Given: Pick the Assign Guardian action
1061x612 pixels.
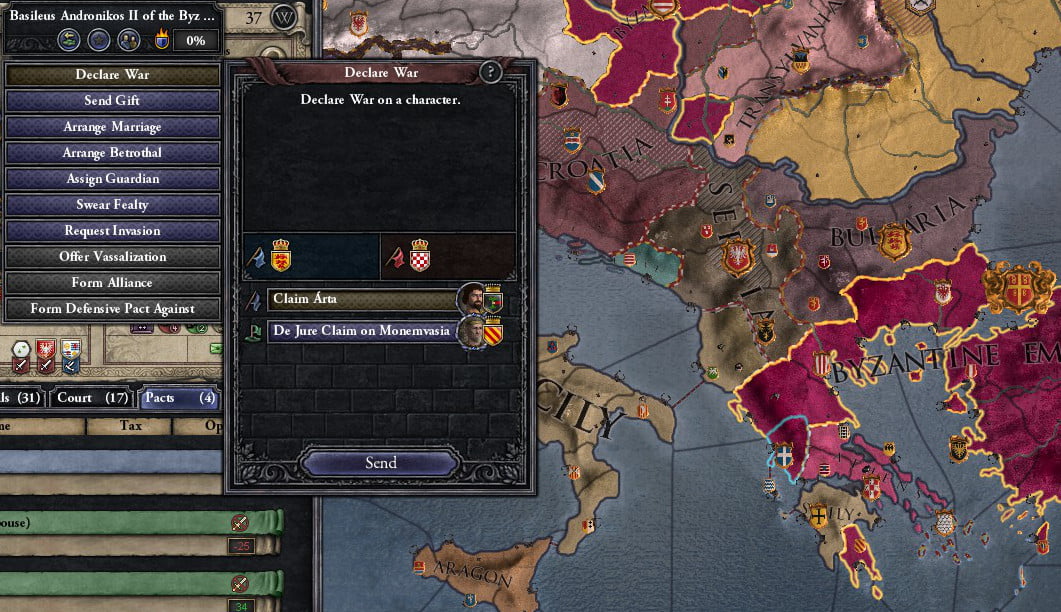Looking at the screenshot, I should tap(112, 179).
